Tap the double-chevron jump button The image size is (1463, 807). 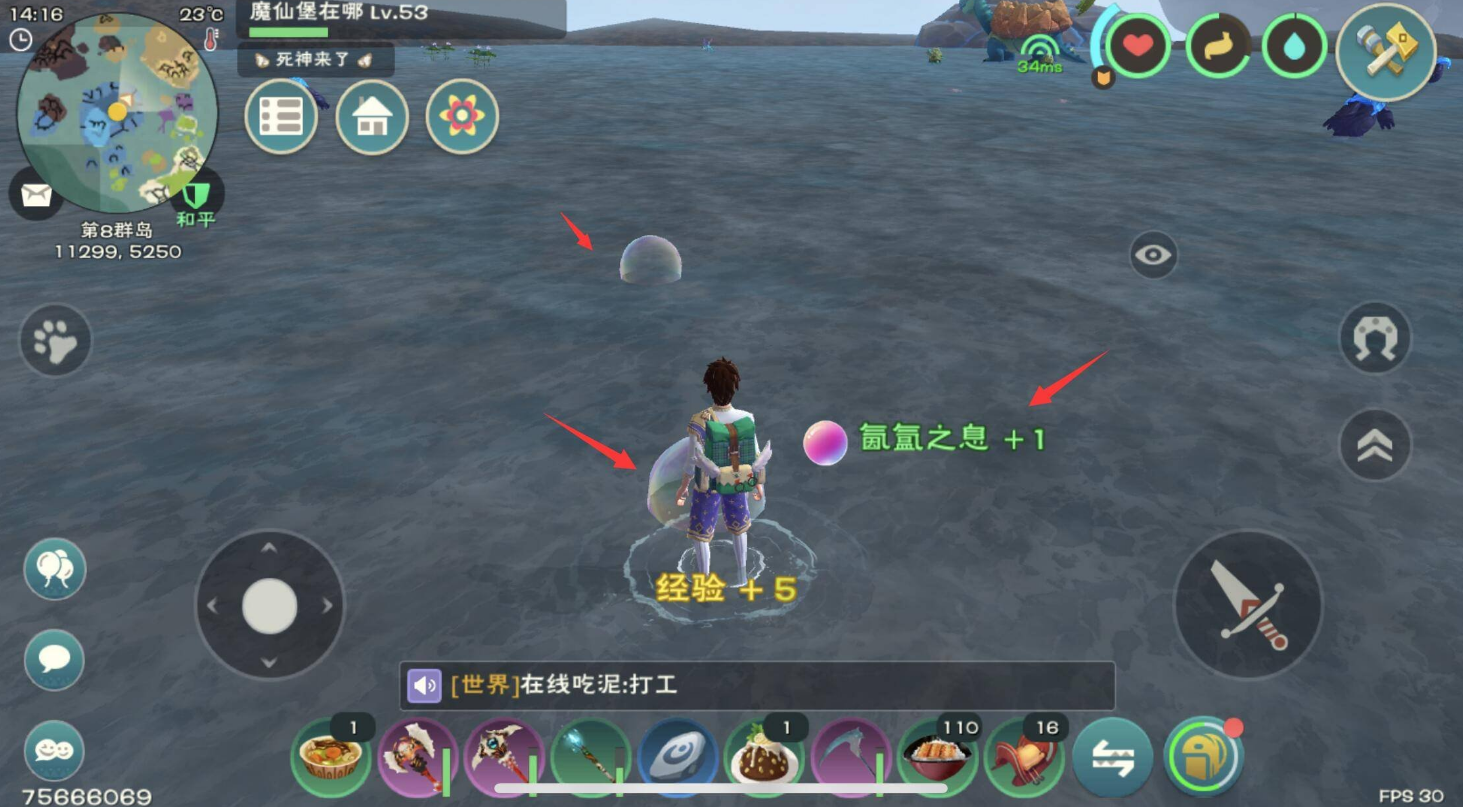[x=1375, y=445]
